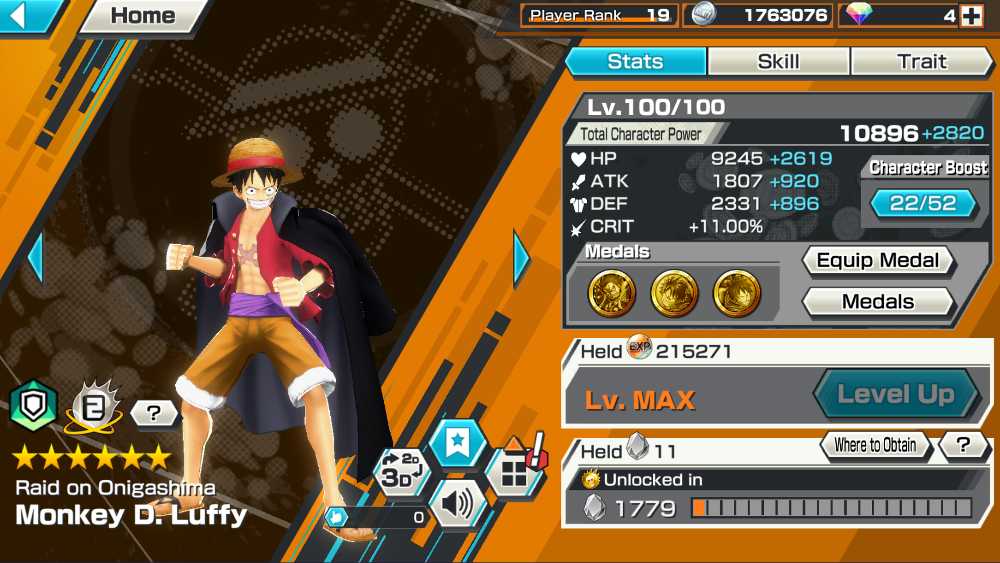The image size is (1000, 563).
Task: Click the Level Up button
Action: pyautogui.click(x=895, y=394)
